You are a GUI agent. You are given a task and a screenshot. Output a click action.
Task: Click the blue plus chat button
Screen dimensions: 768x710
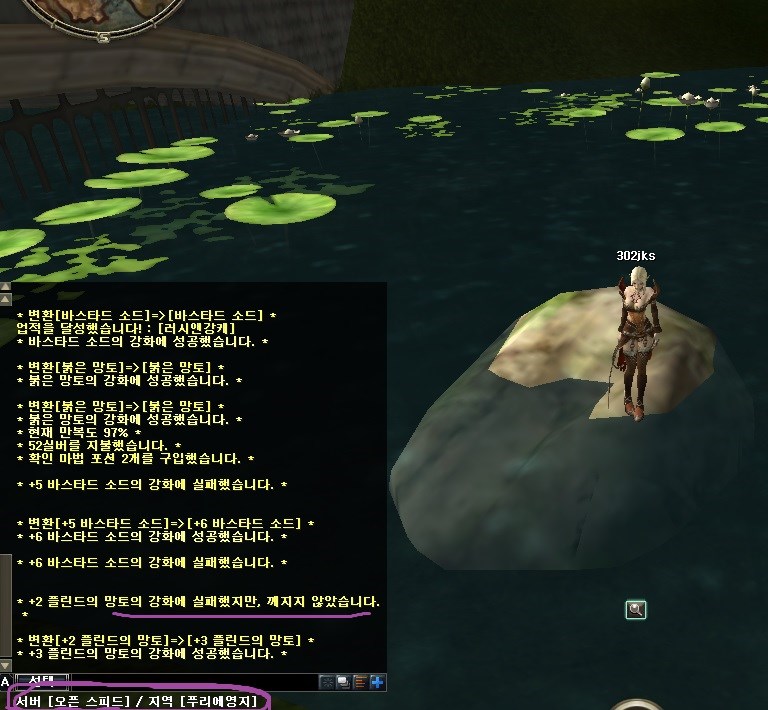pos(377,682)
